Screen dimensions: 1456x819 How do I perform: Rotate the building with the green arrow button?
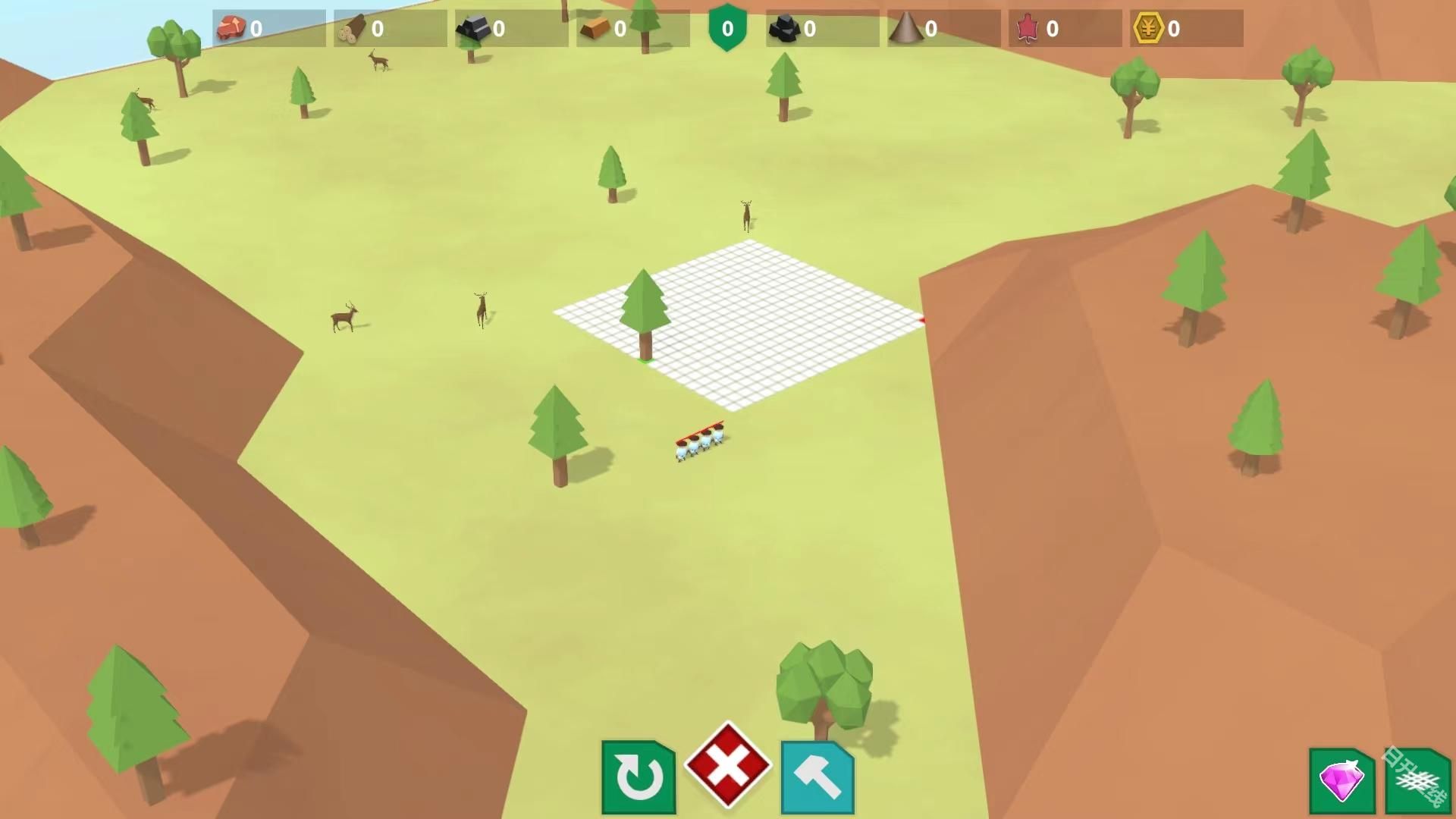point(638,777)
